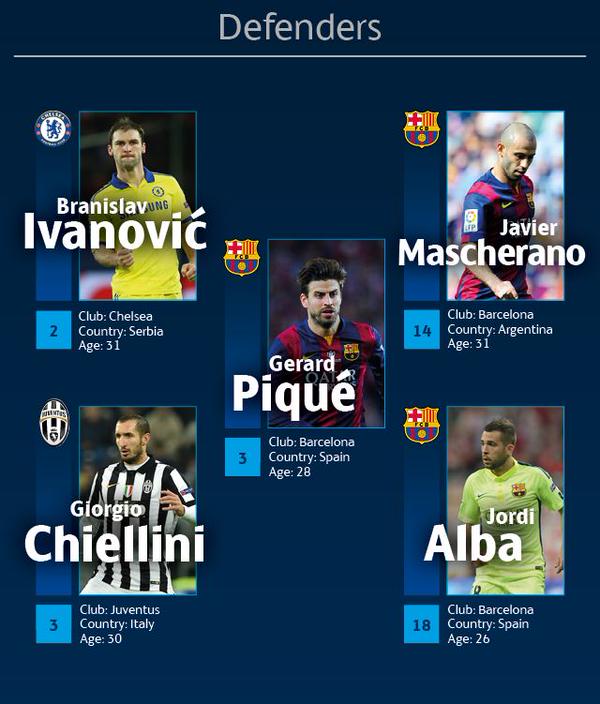Image resolution: width=600 pixels, height=704 pixels.
Task: Select Giorgio Chiellini's player card
Action: coord(138,500)
